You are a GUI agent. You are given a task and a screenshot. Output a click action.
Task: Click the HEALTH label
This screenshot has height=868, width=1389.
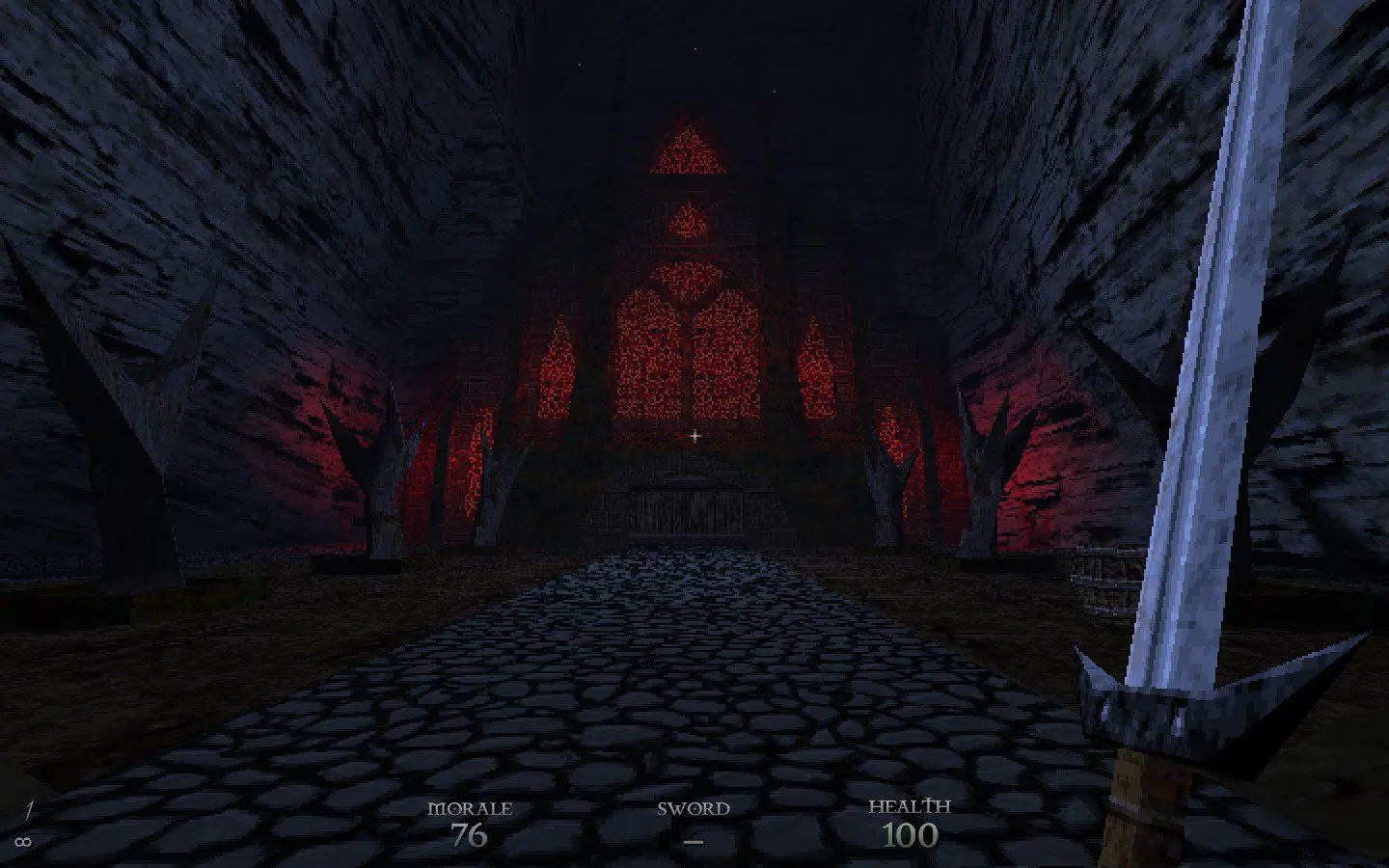911,805
